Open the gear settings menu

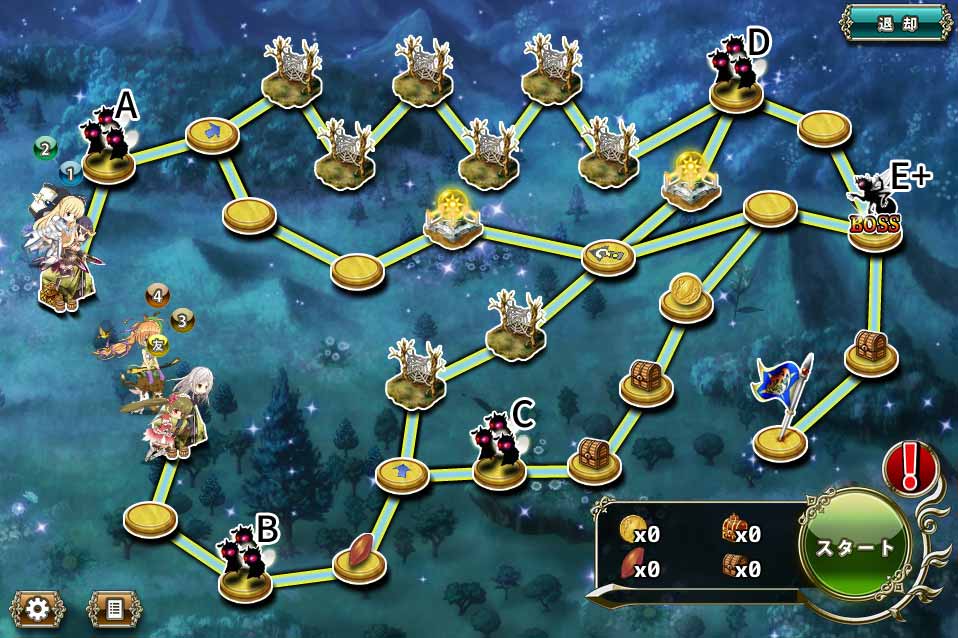38,608
